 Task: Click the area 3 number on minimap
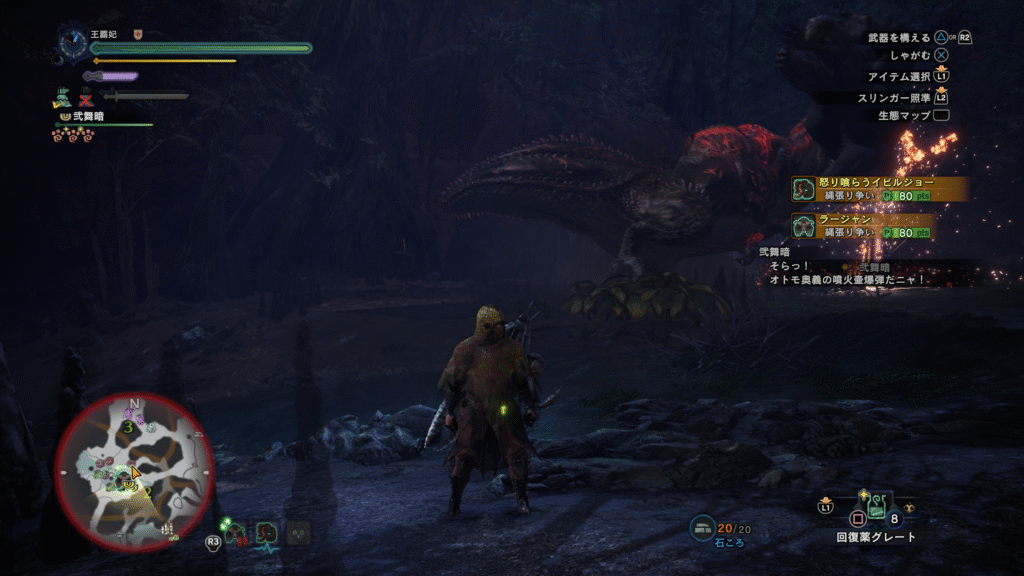128,427
